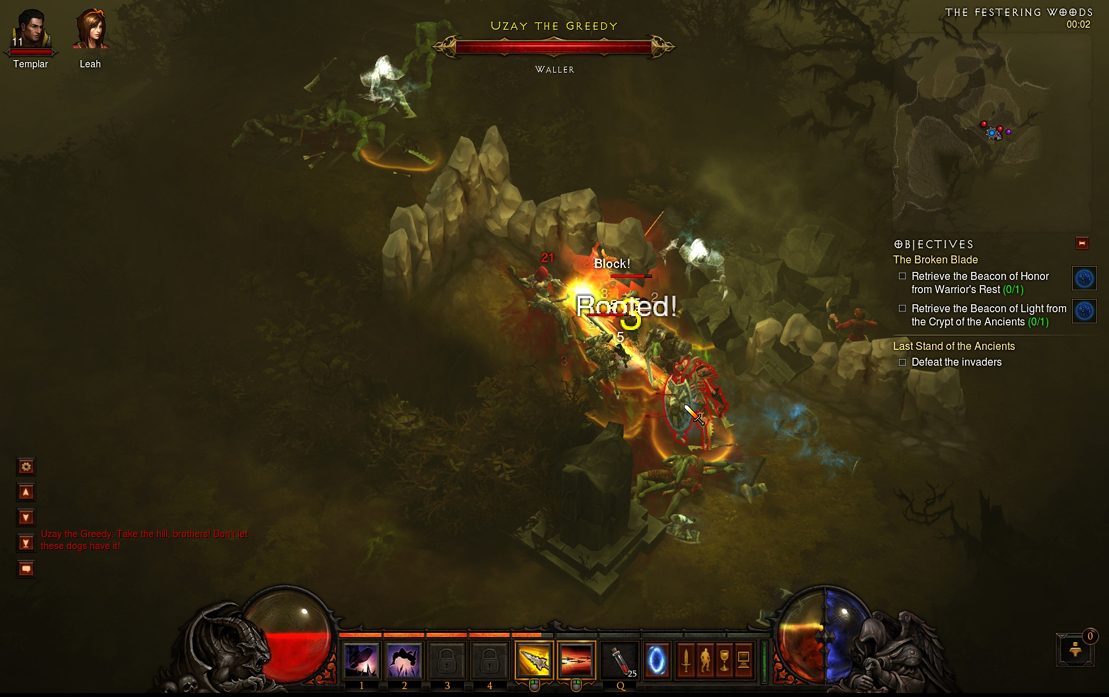1109x697 pixels.
Task: Select the red arrow volley secondary skill
Action: pos(576,661)
